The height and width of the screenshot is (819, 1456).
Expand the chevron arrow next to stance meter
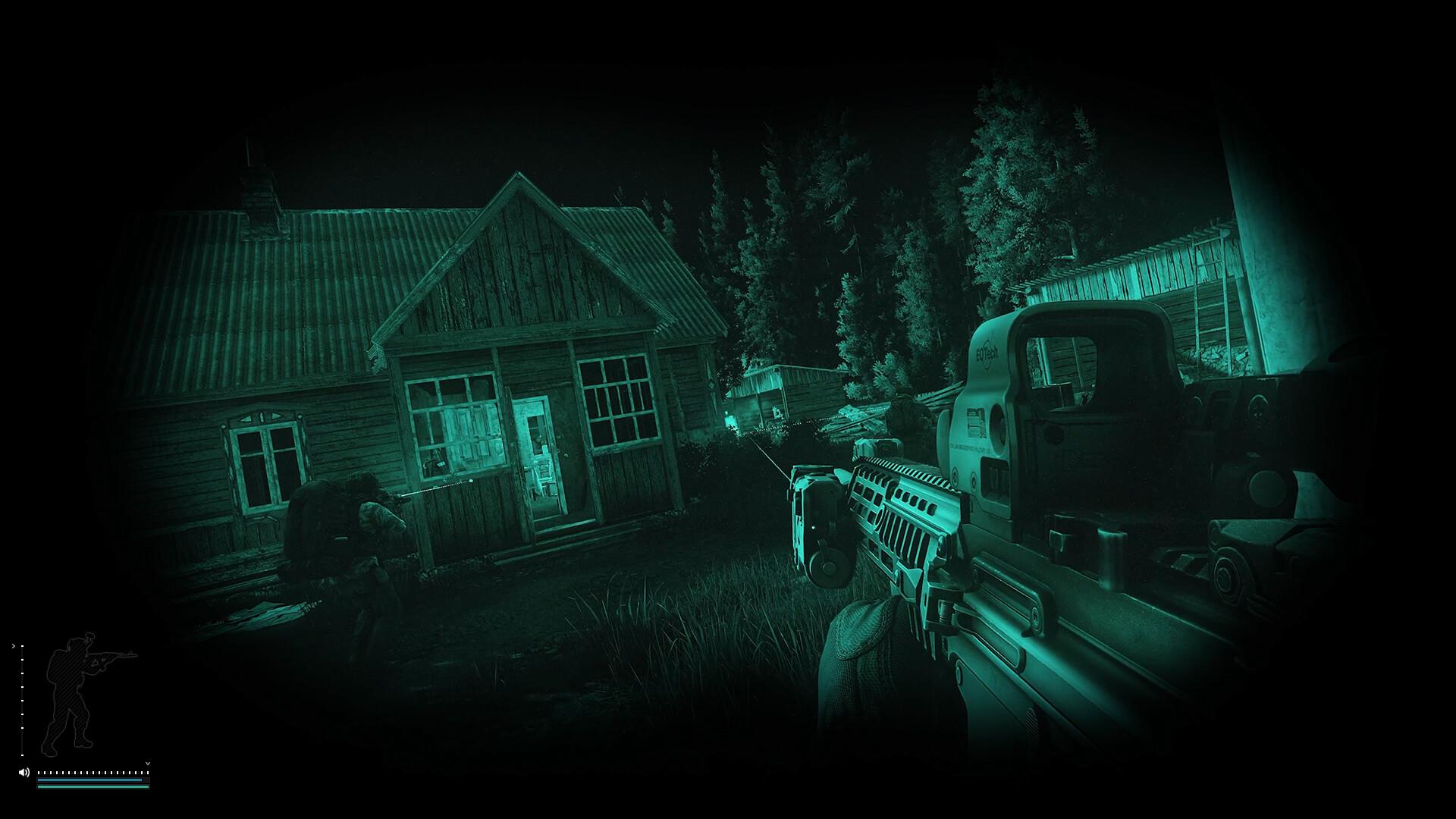point(14,645)
